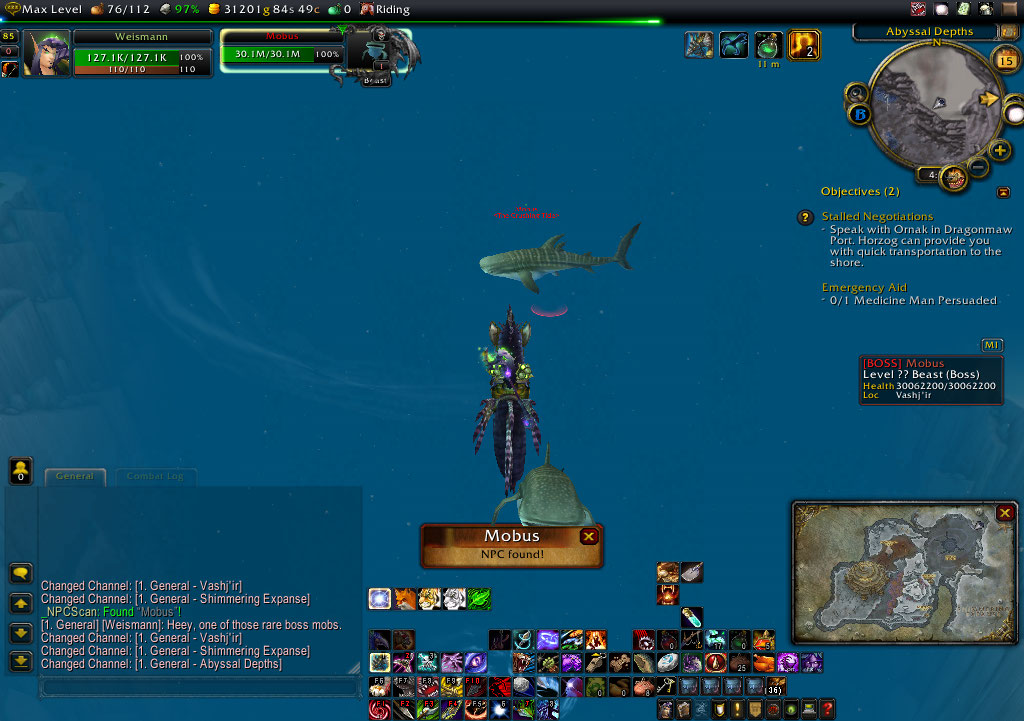
Task: Select the Stalled Negotiations quest entry
Action: point(877,216)
